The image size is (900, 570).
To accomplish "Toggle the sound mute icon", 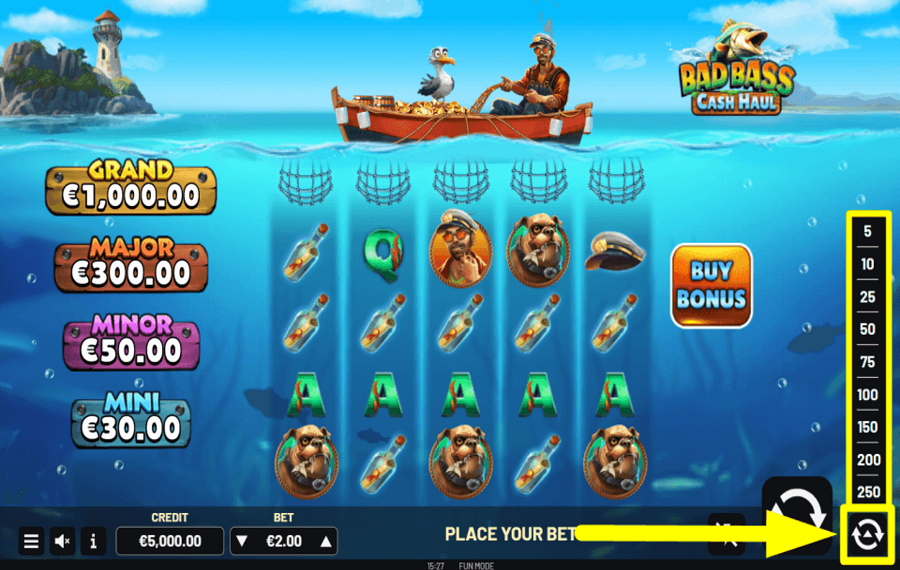I will 62,541.
